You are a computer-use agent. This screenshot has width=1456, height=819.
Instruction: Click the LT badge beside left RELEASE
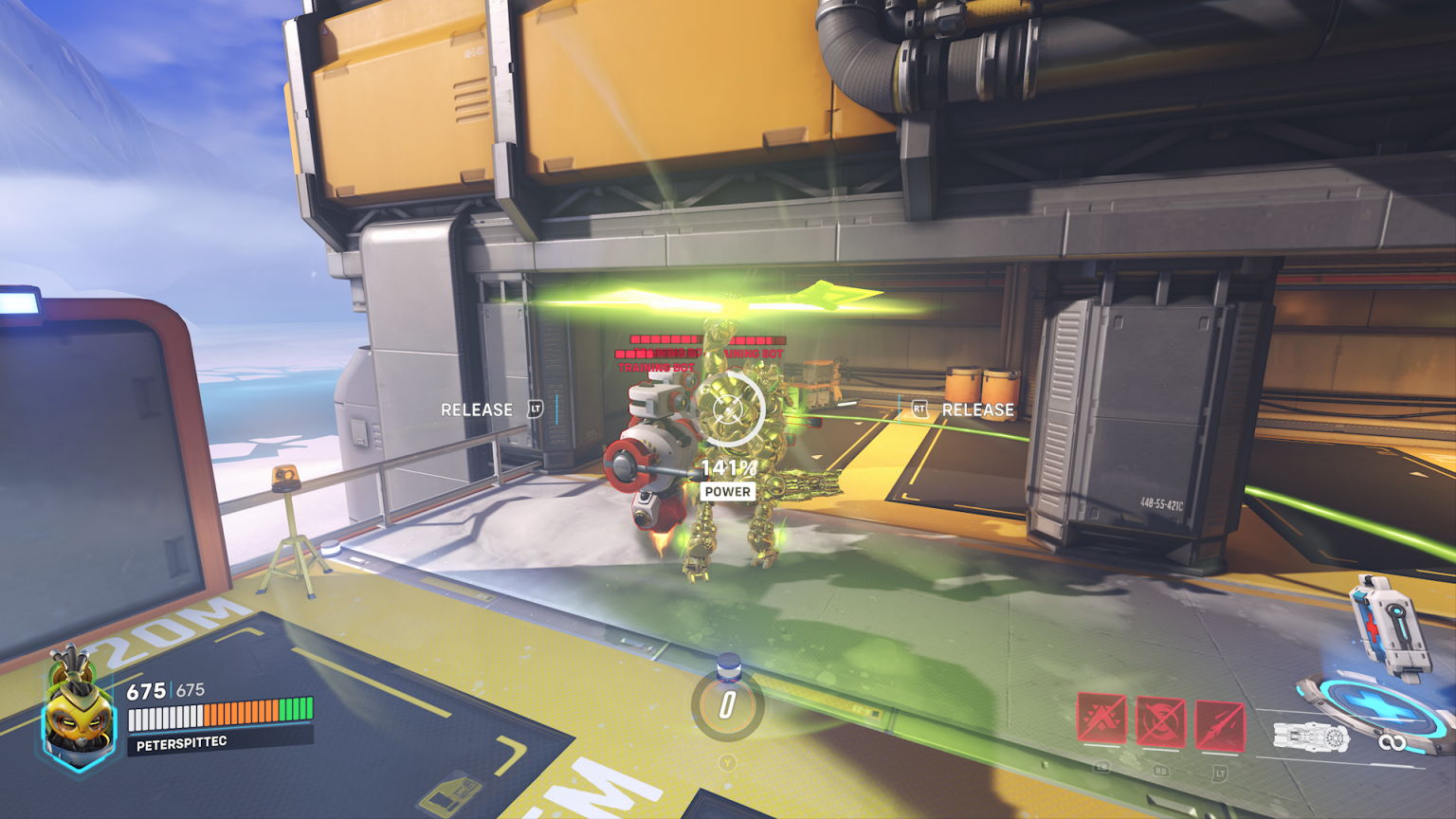pyautogui.click(x=534, y=409)
